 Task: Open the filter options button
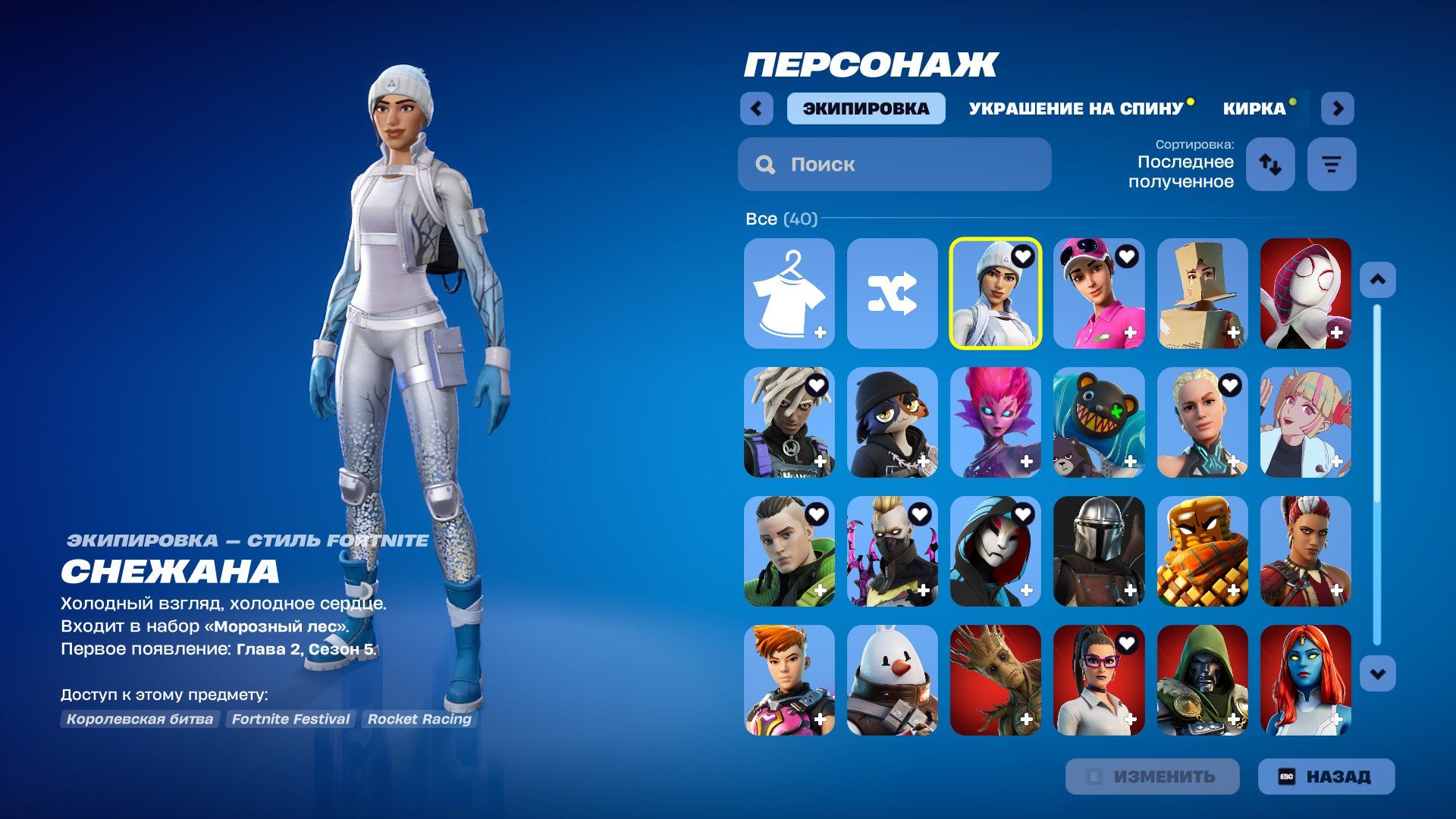click(1331, 164)
